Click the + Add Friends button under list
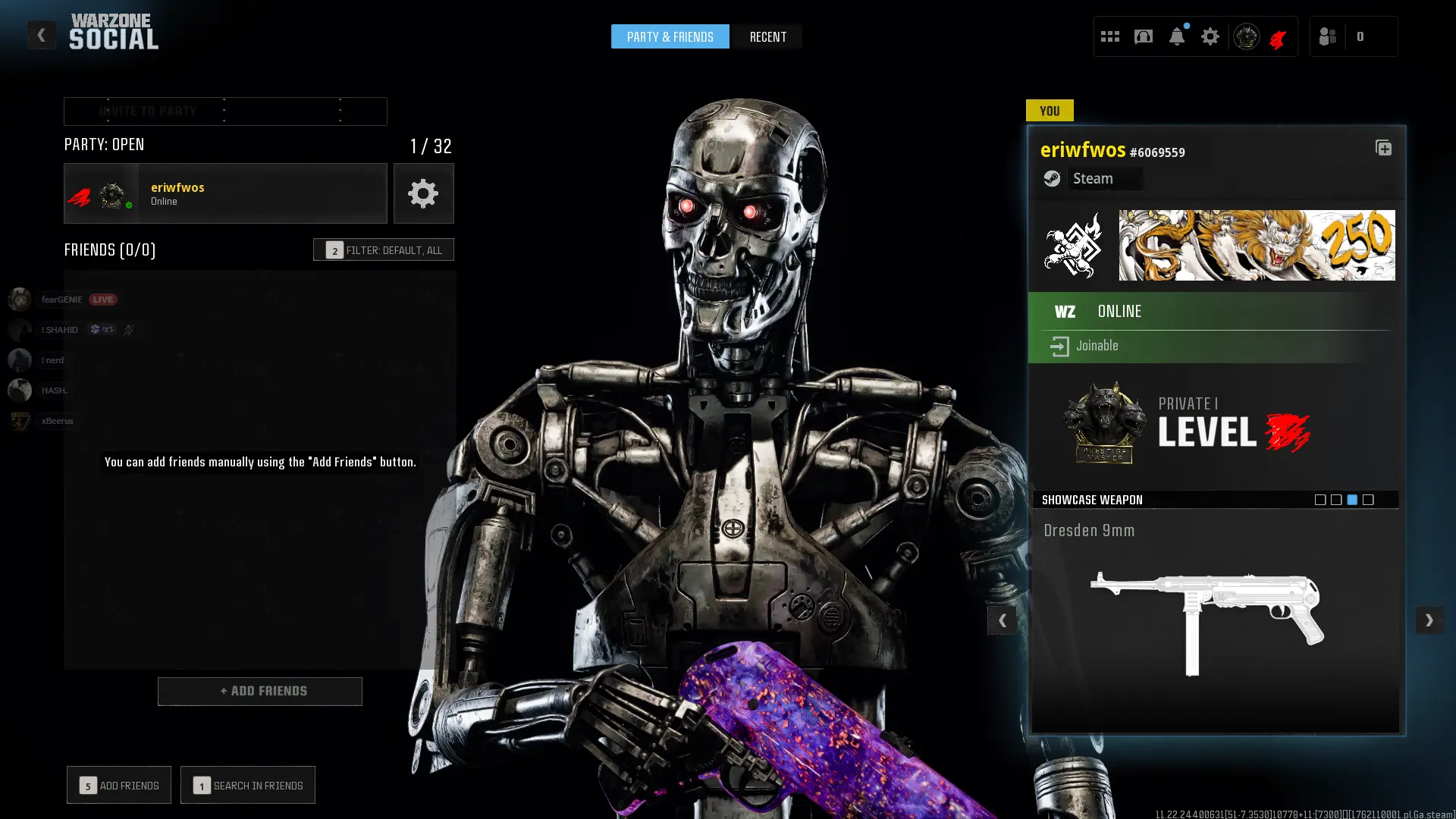This screenshot has height=819, width=1456. tap(260, 691)
